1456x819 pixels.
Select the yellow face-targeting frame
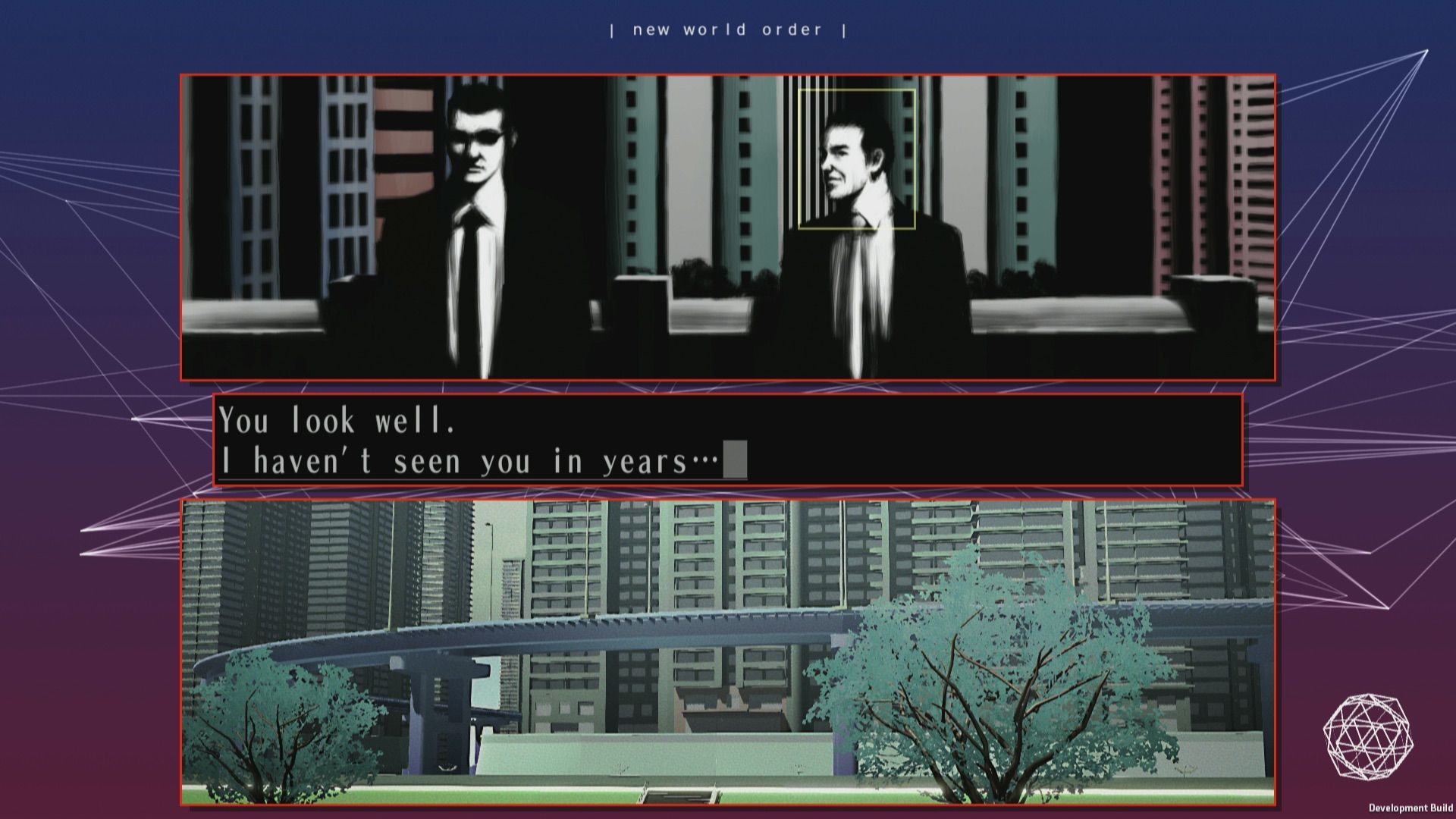click(857, 159)
